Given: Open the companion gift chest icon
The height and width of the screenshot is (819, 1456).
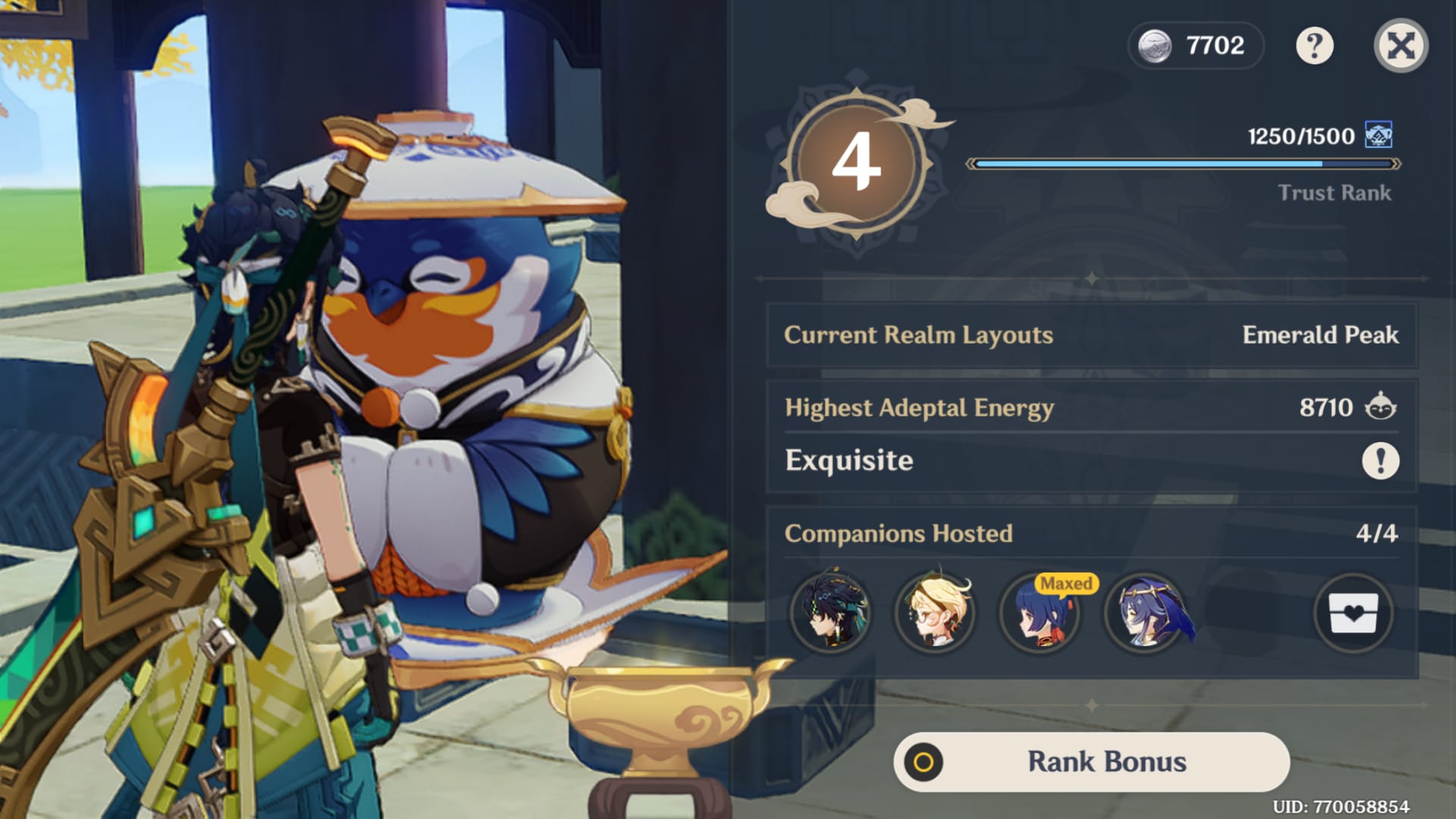Looking at the screenshot, I should click(x=1353, y=614).
